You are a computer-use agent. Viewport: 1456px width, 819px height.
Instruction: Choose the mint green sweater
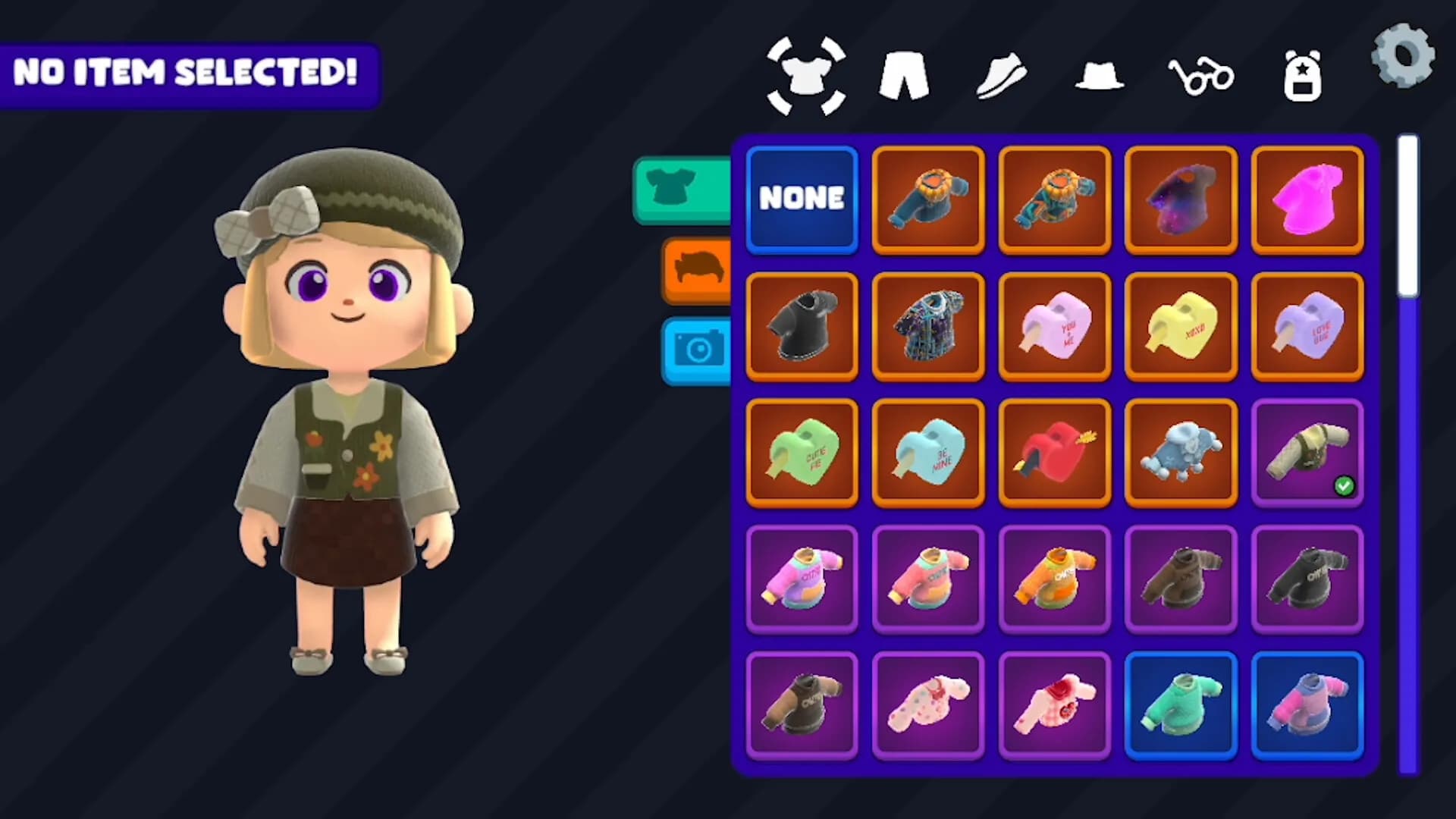click(1181, 705)
